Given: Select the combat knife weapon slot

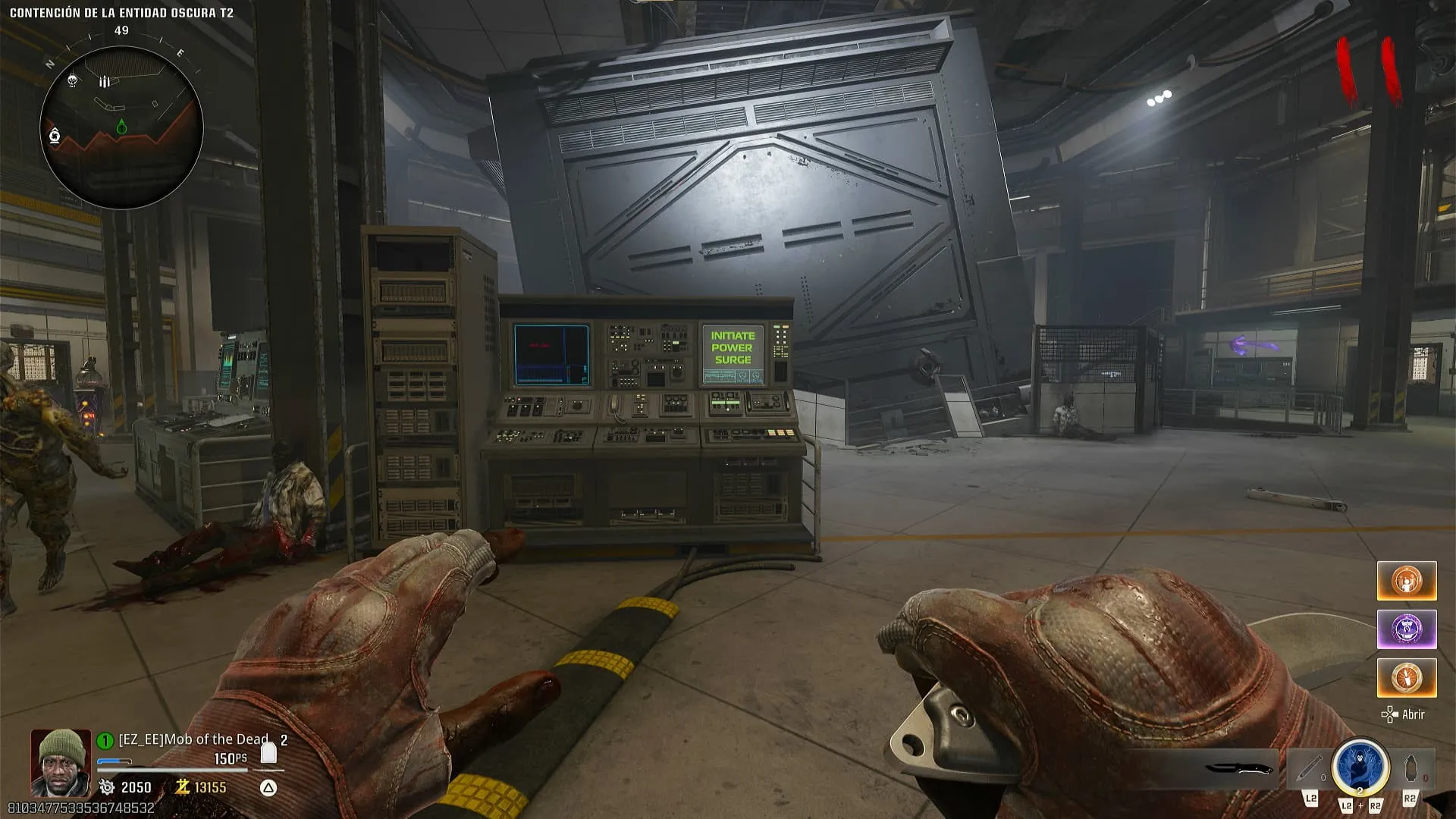Looking at the screenshot, I should point(1239,769).
